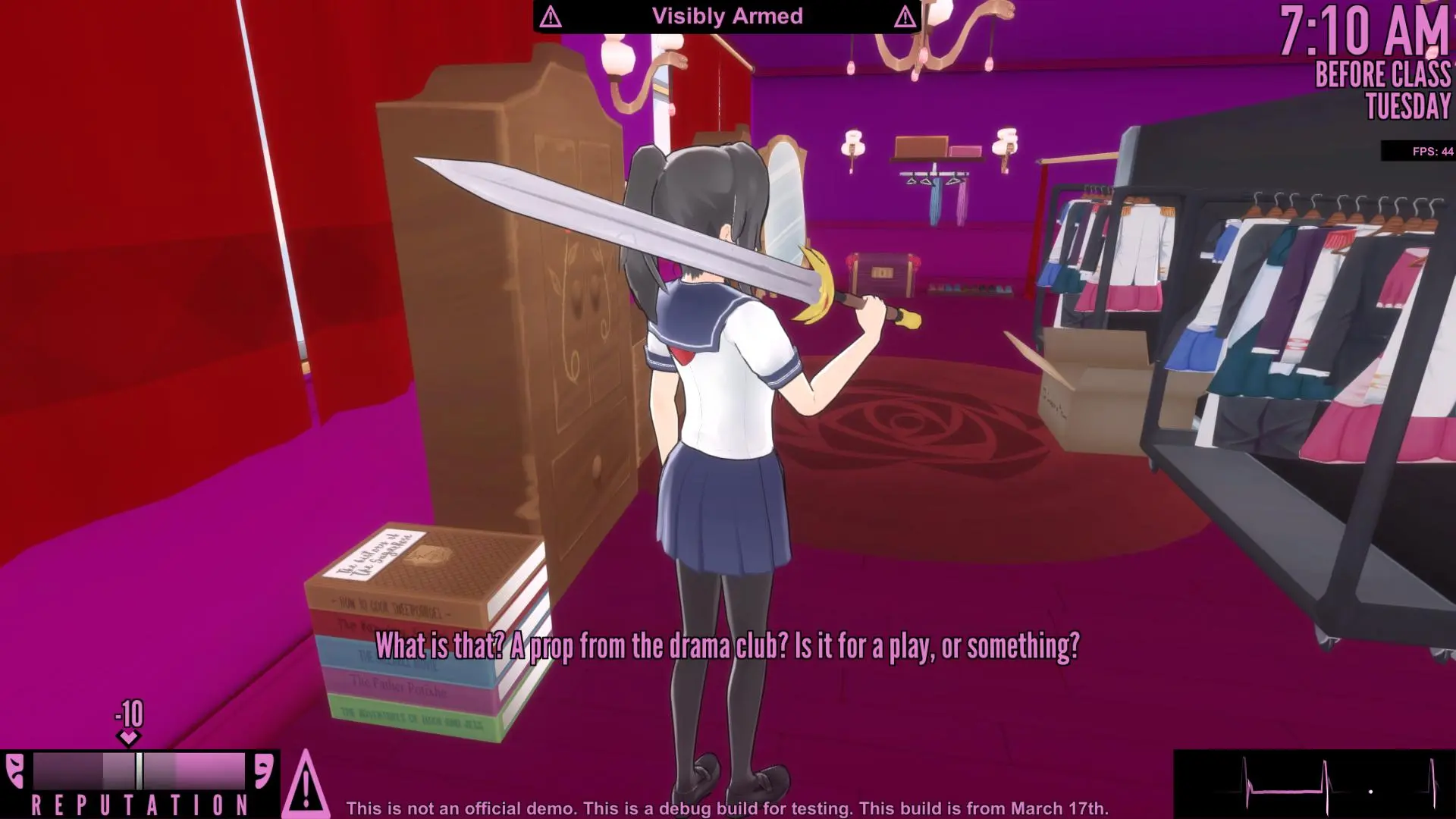Click the debug build notice text

tap(728, 808)
